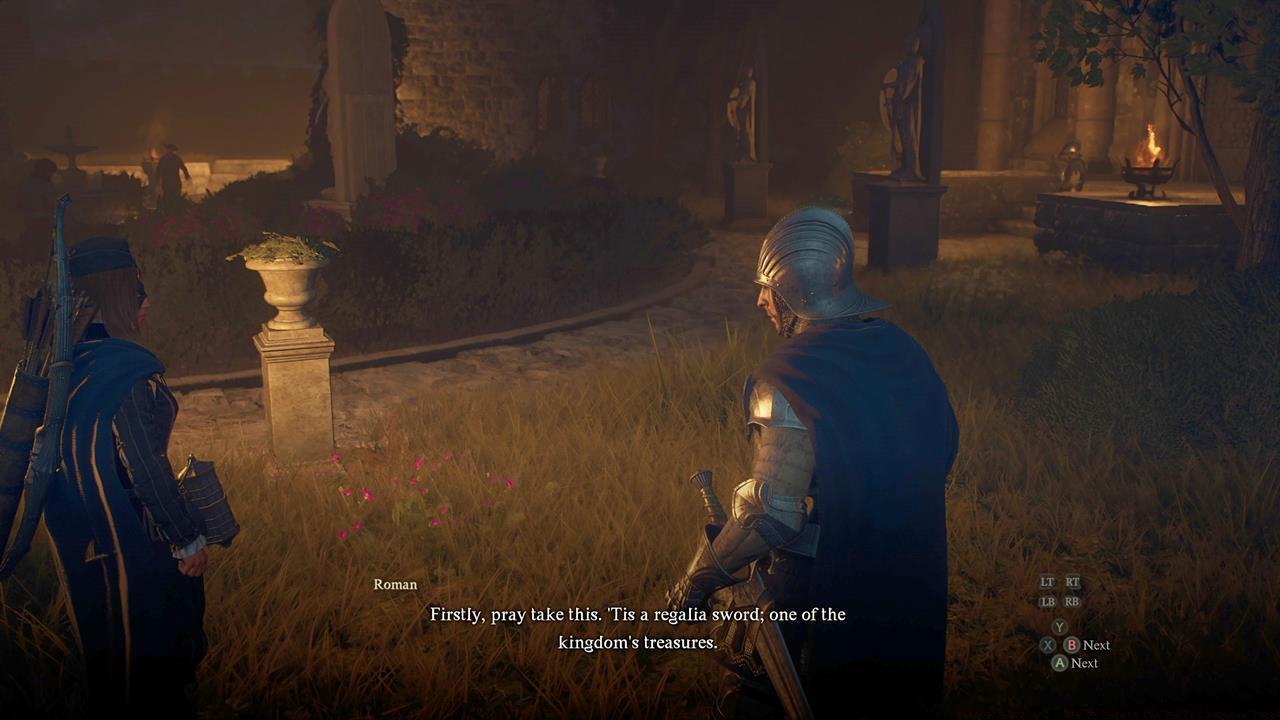Click the X controller button icon

point(1047,644)
